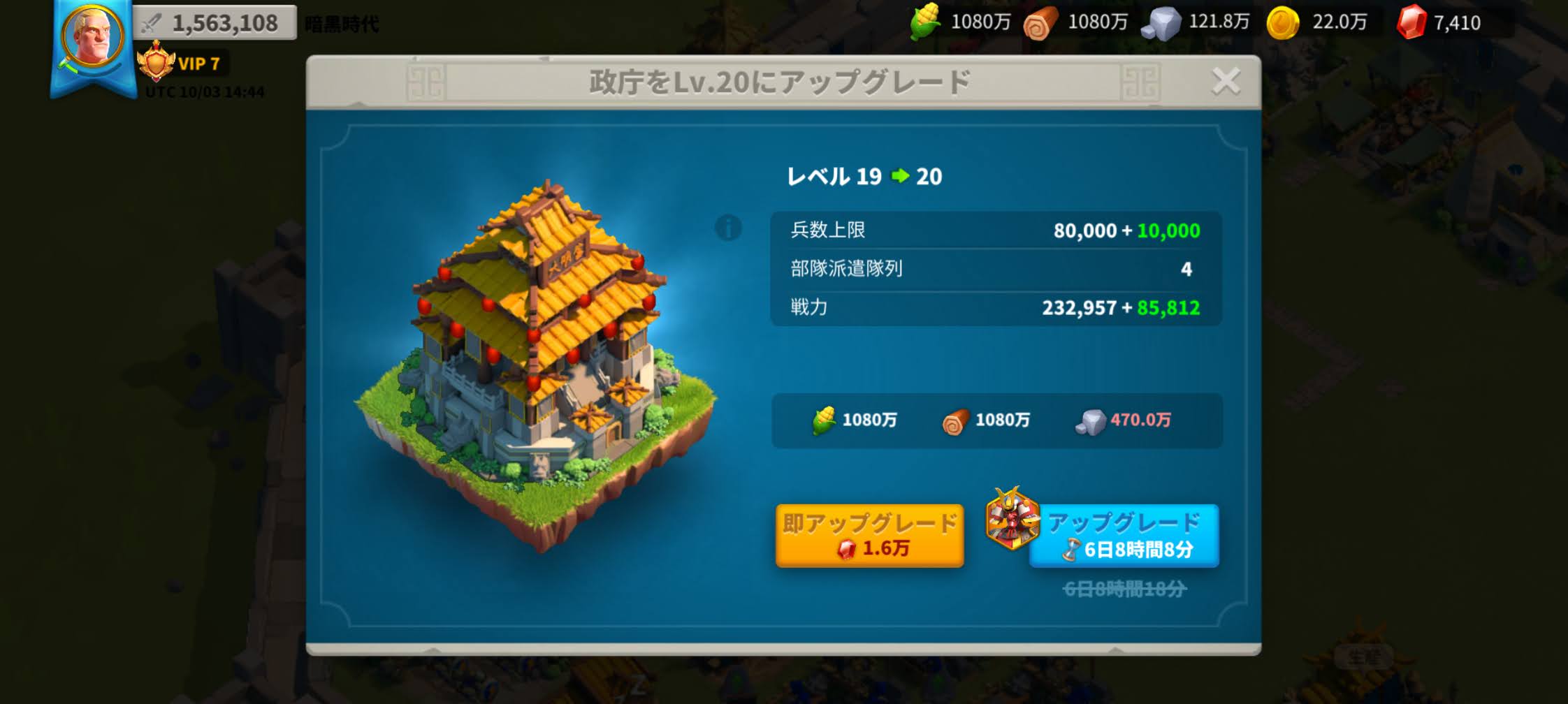Instant upgrade for 1.6万 gems
1568x704 pixels.
pos(869,536)
